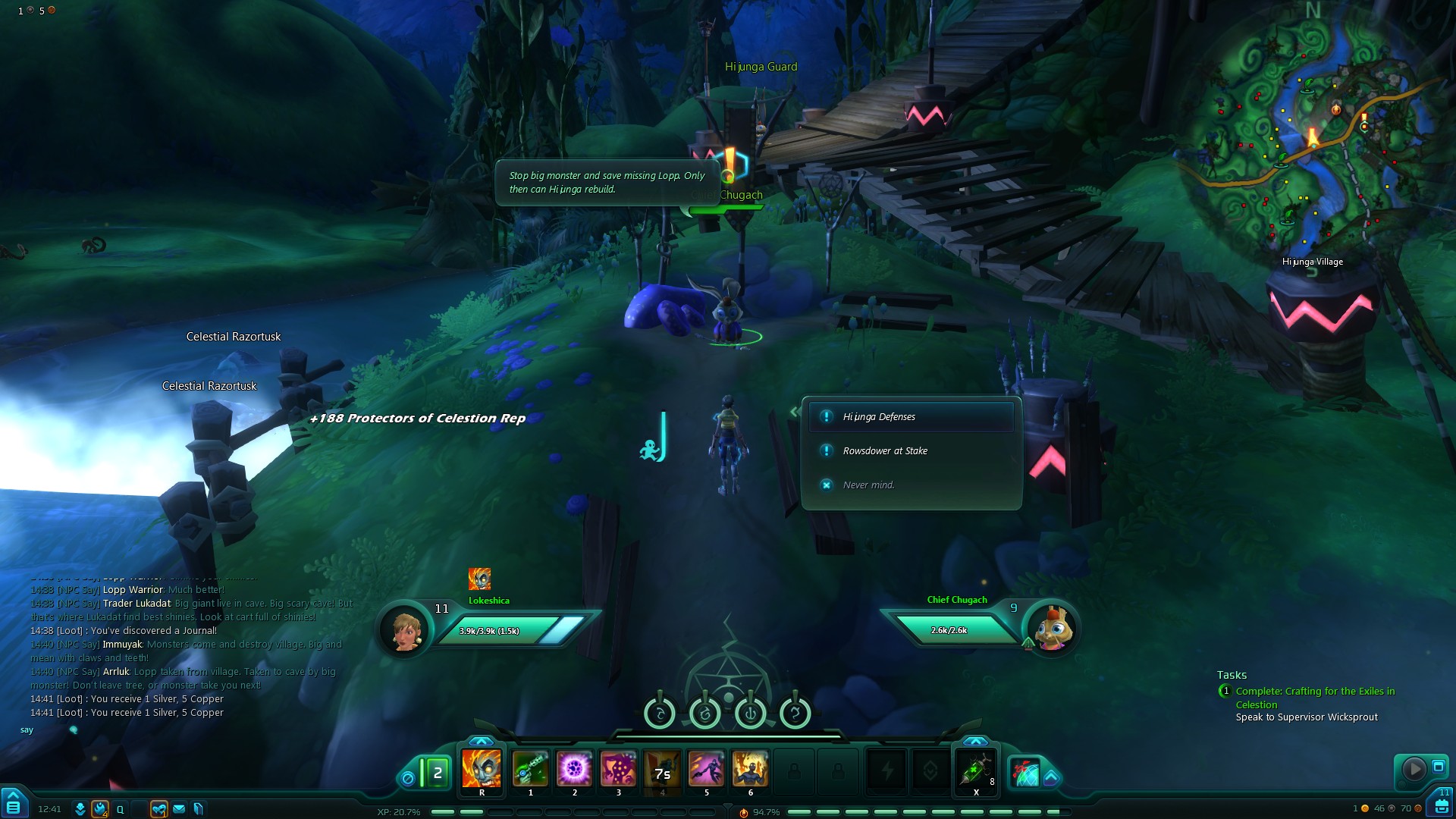Open the main menu button

coord(14,804)
